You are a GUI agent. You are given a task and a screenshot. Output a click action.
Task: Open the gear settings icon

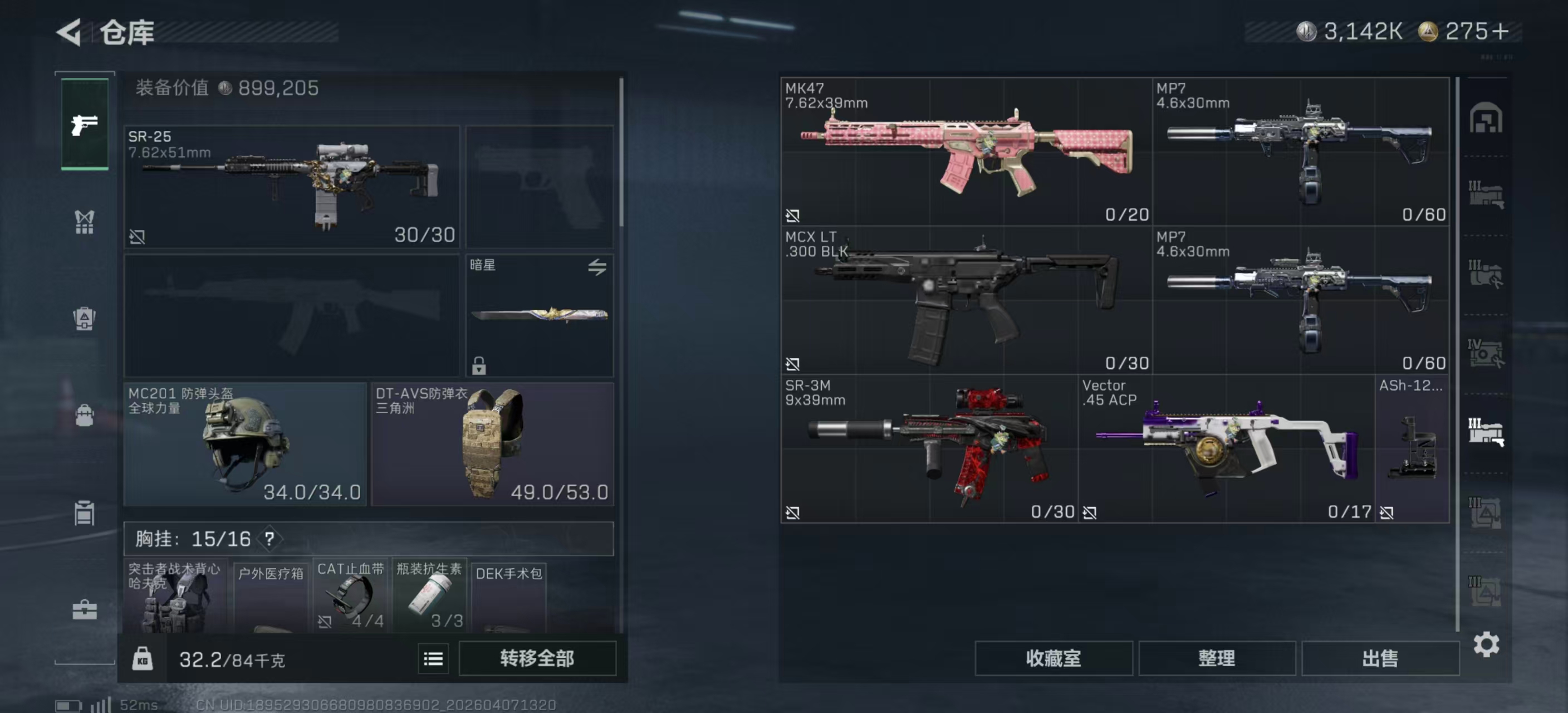pos(1486,644)
